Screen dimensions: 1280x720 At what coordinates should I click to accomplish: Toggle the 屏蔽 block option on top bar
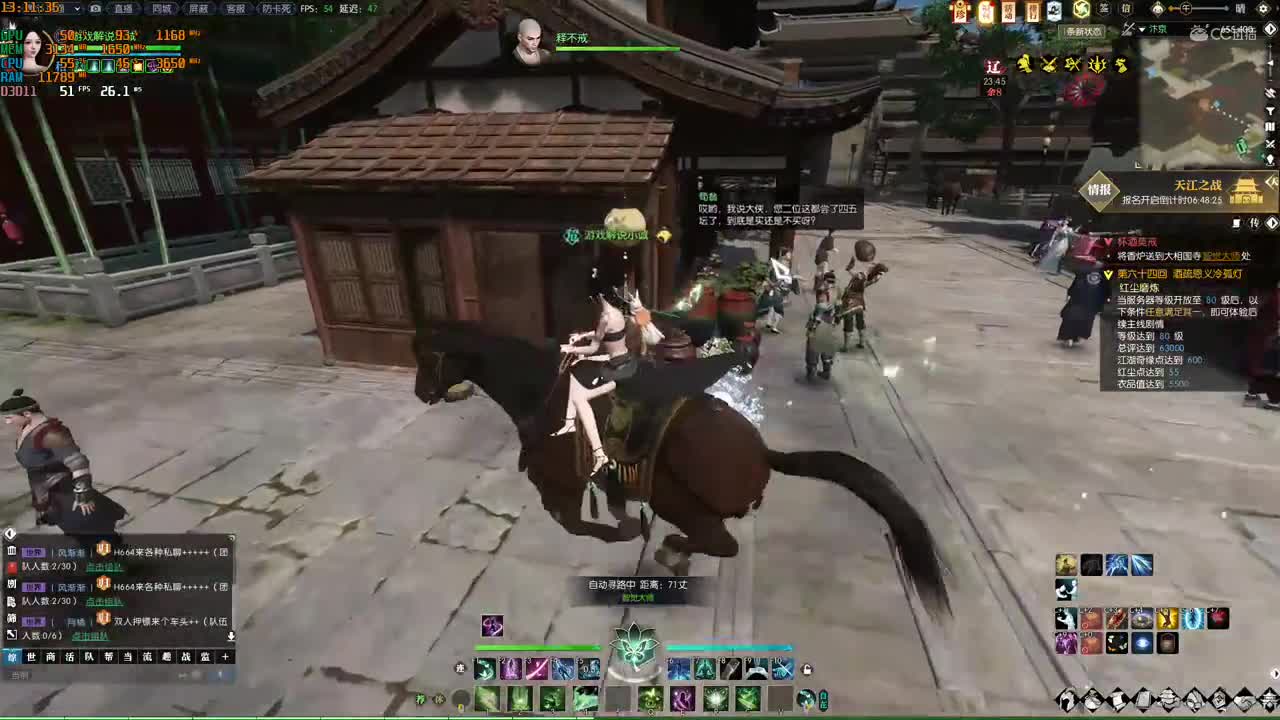pos(200,9)
